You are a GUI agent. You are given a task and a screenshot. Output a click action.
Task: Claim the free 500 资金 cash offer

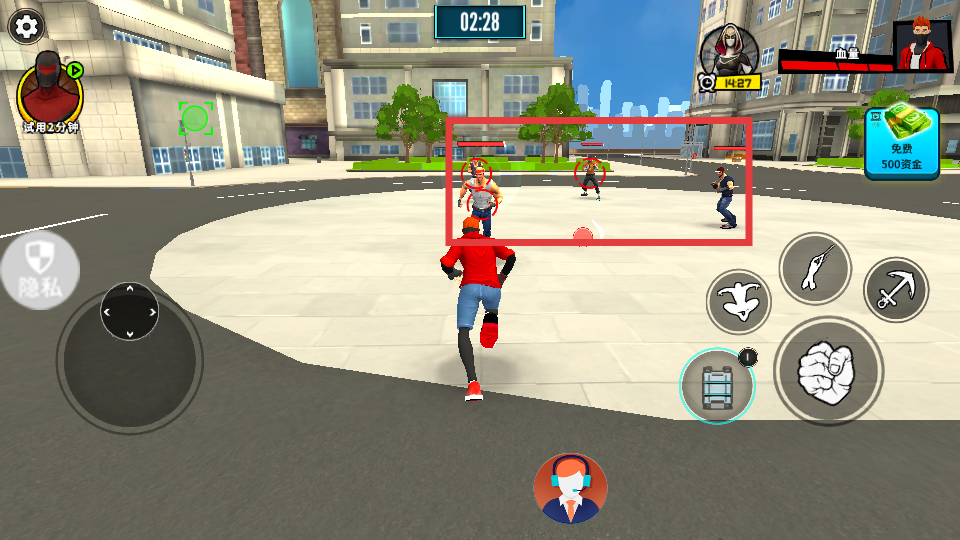[901, 144]
